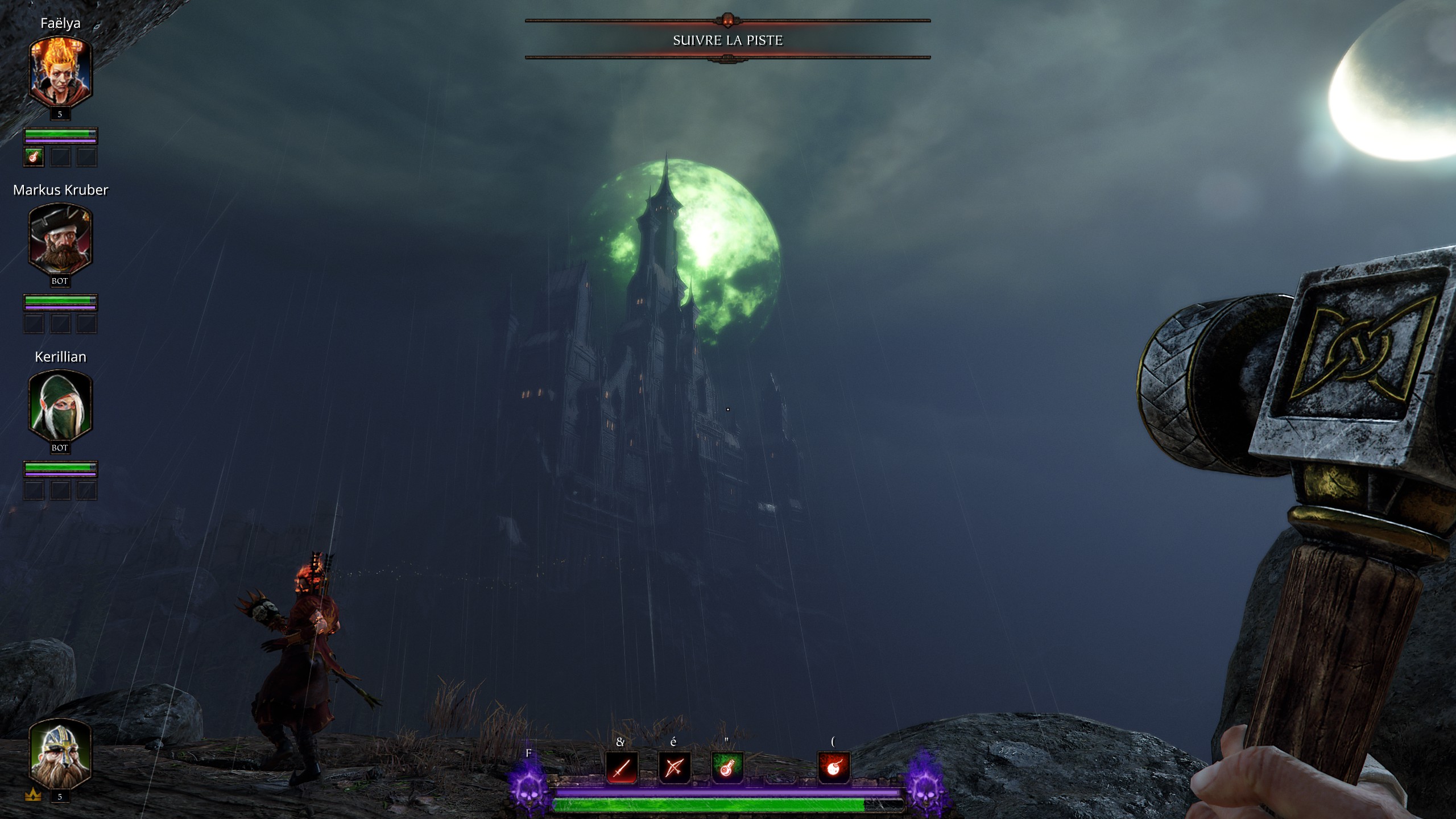Inspect Faëlya's healing item icon
Image resolution: width=1456 pixels, height=819 pixels.
[34, 156]
